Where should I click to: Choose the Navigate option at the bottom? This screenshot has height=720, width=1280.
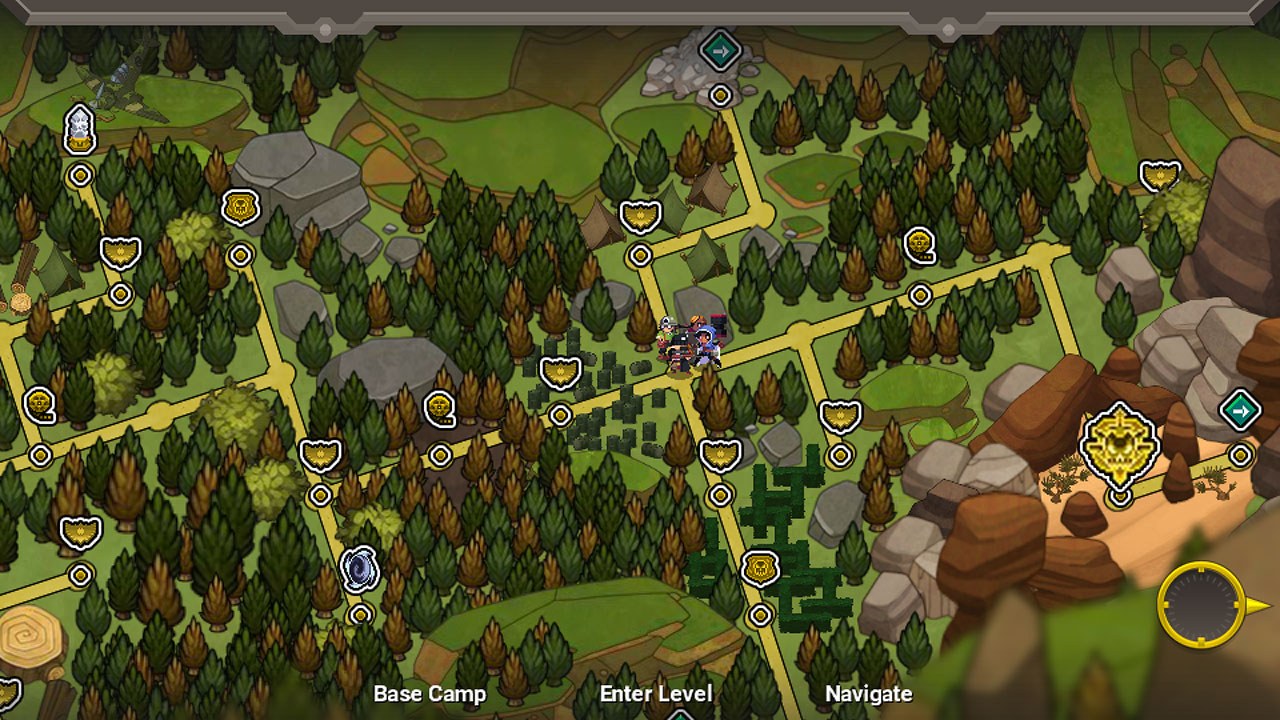(868, 693)
